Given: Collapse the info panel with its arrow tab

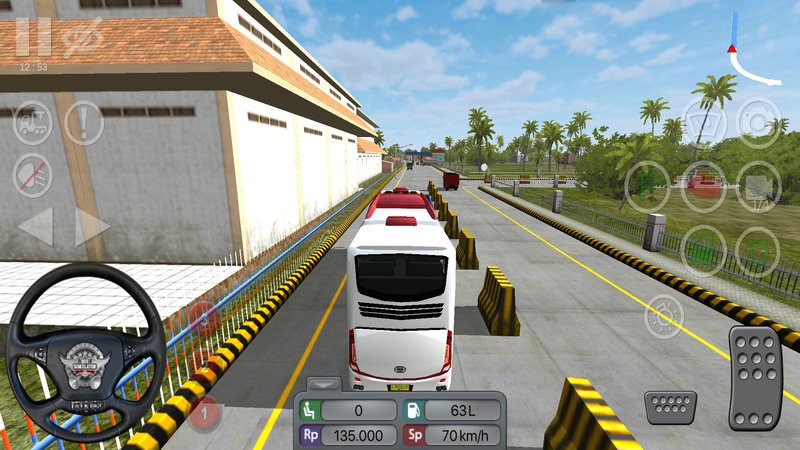Looking at the screenshot, I should [x=324, y=383].
